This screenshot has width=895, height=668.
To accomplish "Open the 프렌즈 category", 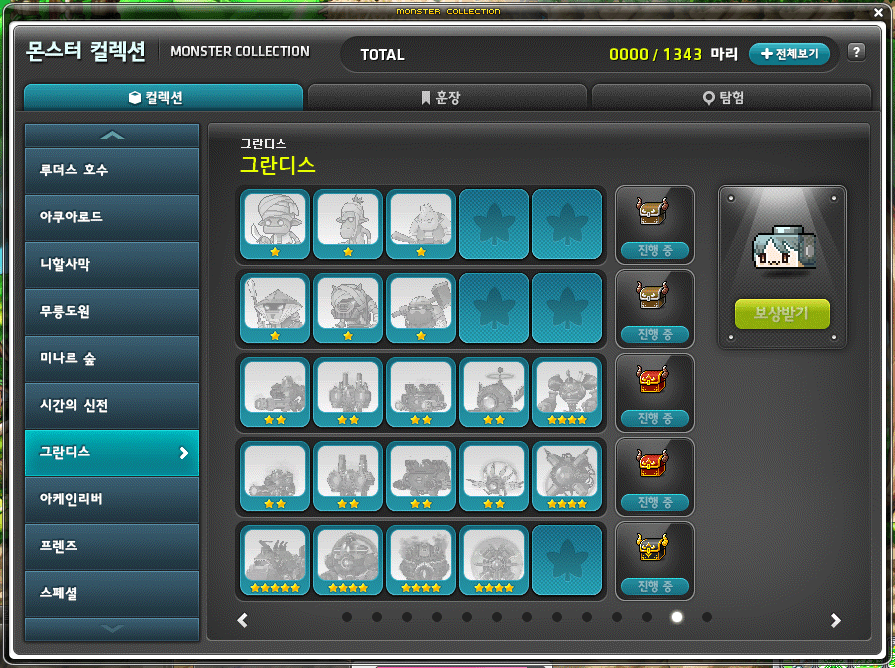I will (x=112, y=546).
